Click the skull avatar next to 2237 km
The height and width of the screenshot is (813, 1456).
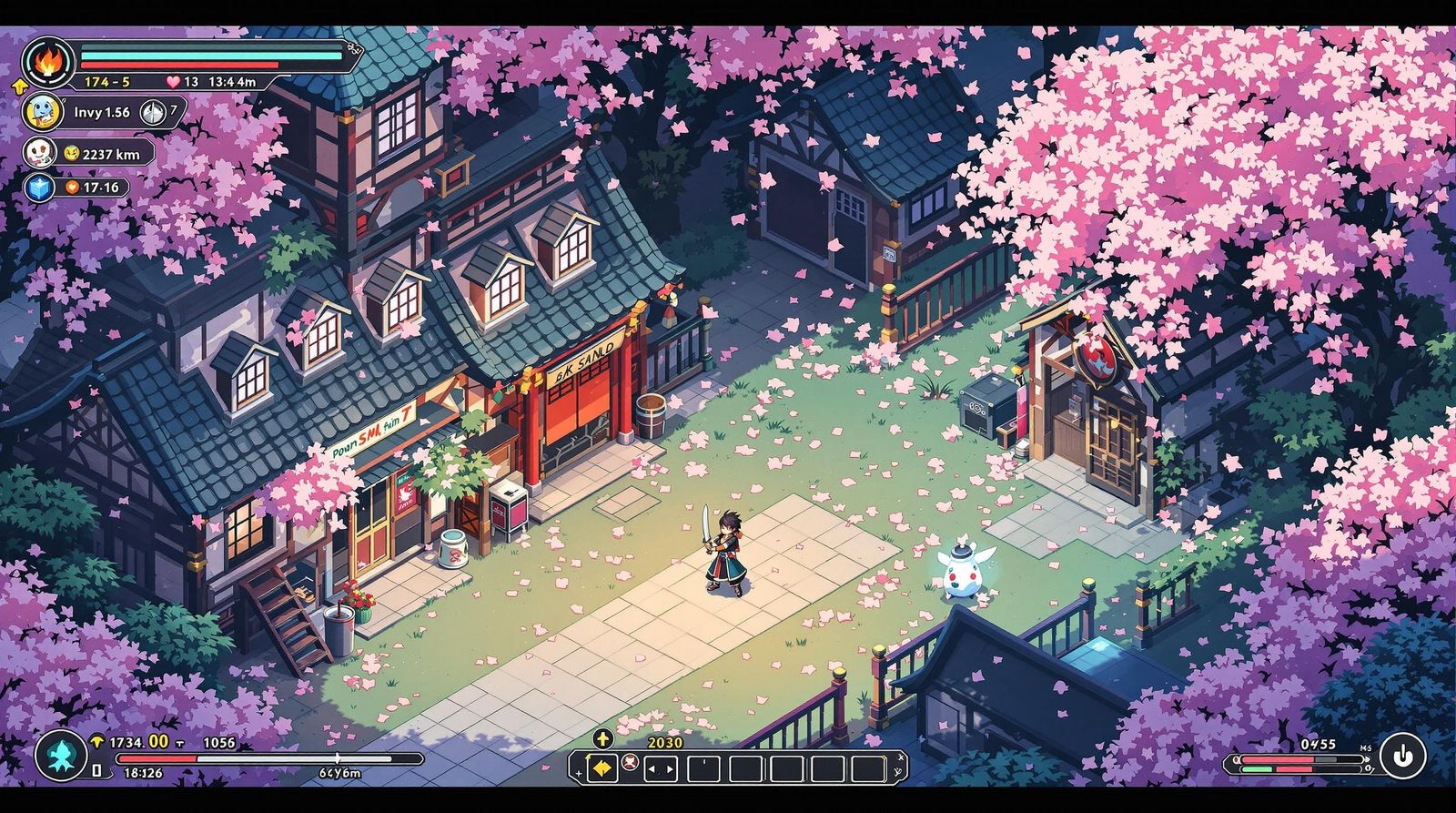tap(41, 152)
